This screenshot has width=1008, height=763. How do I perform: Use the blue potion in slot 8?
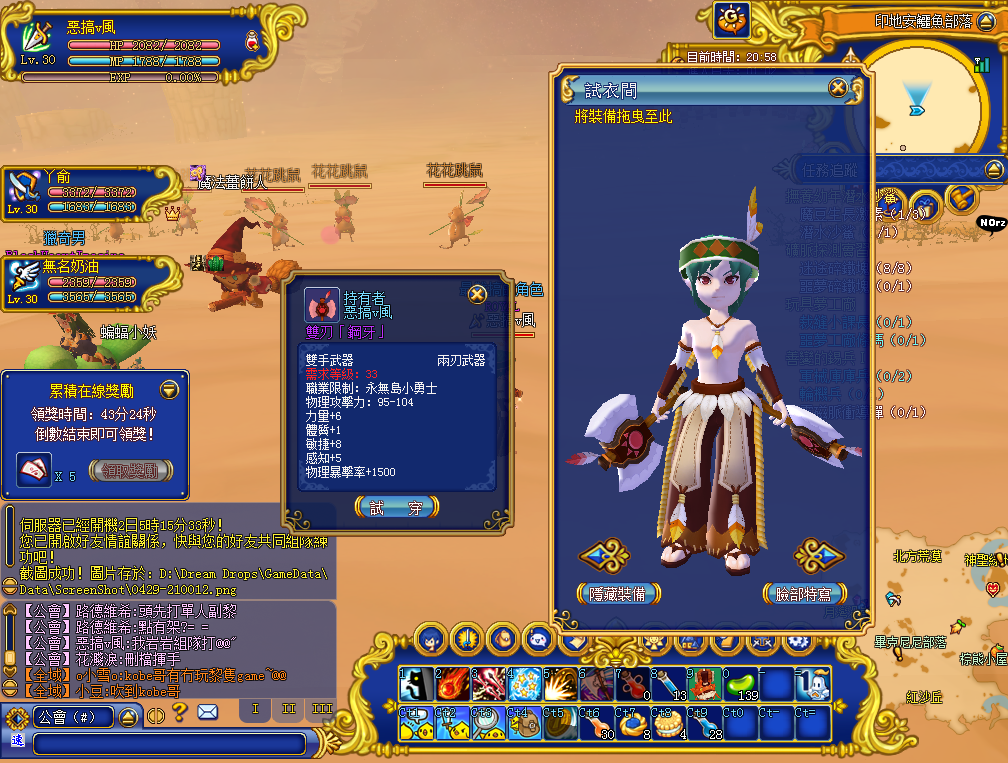(x=668, y=684)
